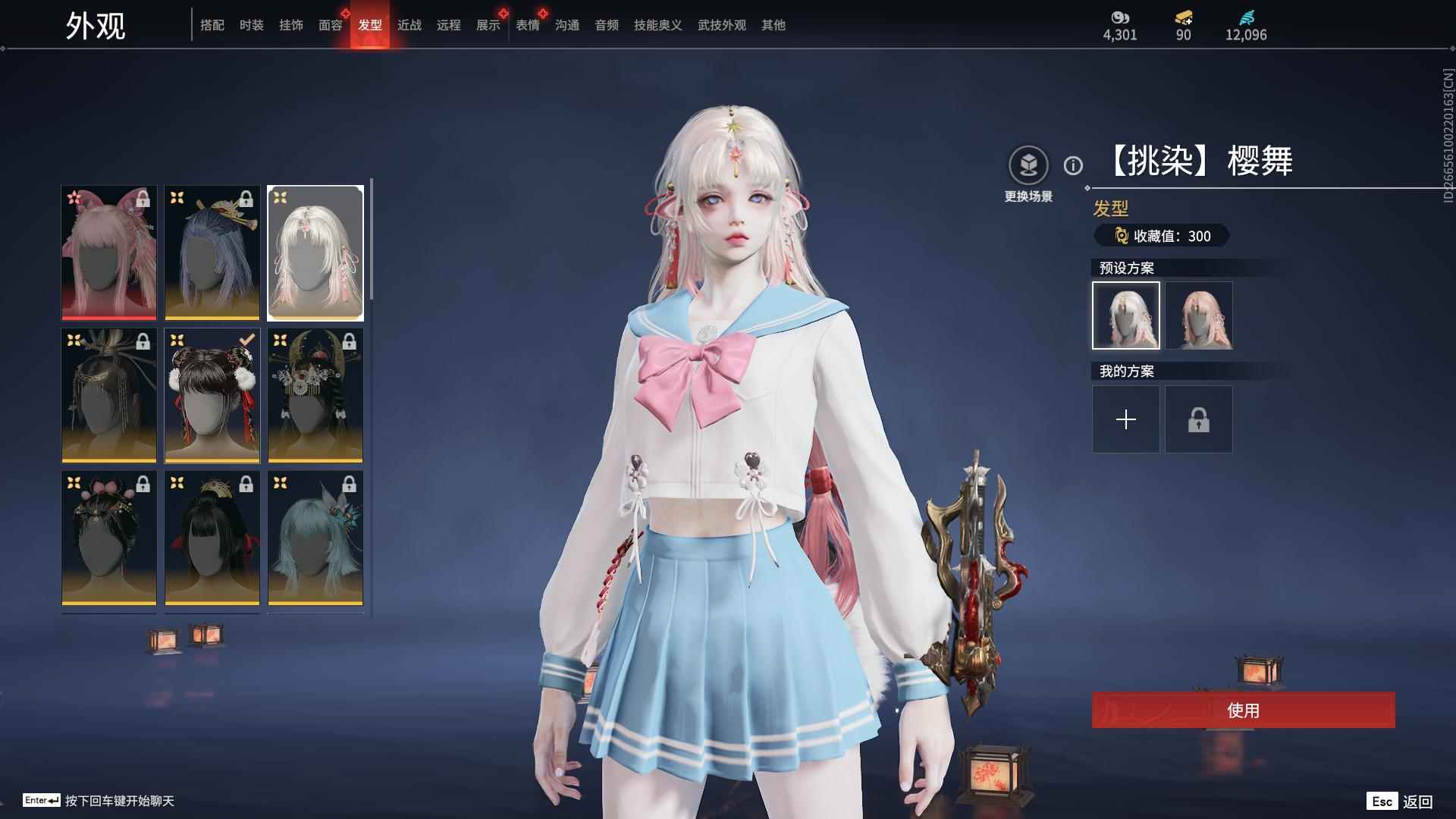Image resolution: width=1456 pixels, height=819 pixels.
Task: Open the 其他 tab
Action: 773,25
